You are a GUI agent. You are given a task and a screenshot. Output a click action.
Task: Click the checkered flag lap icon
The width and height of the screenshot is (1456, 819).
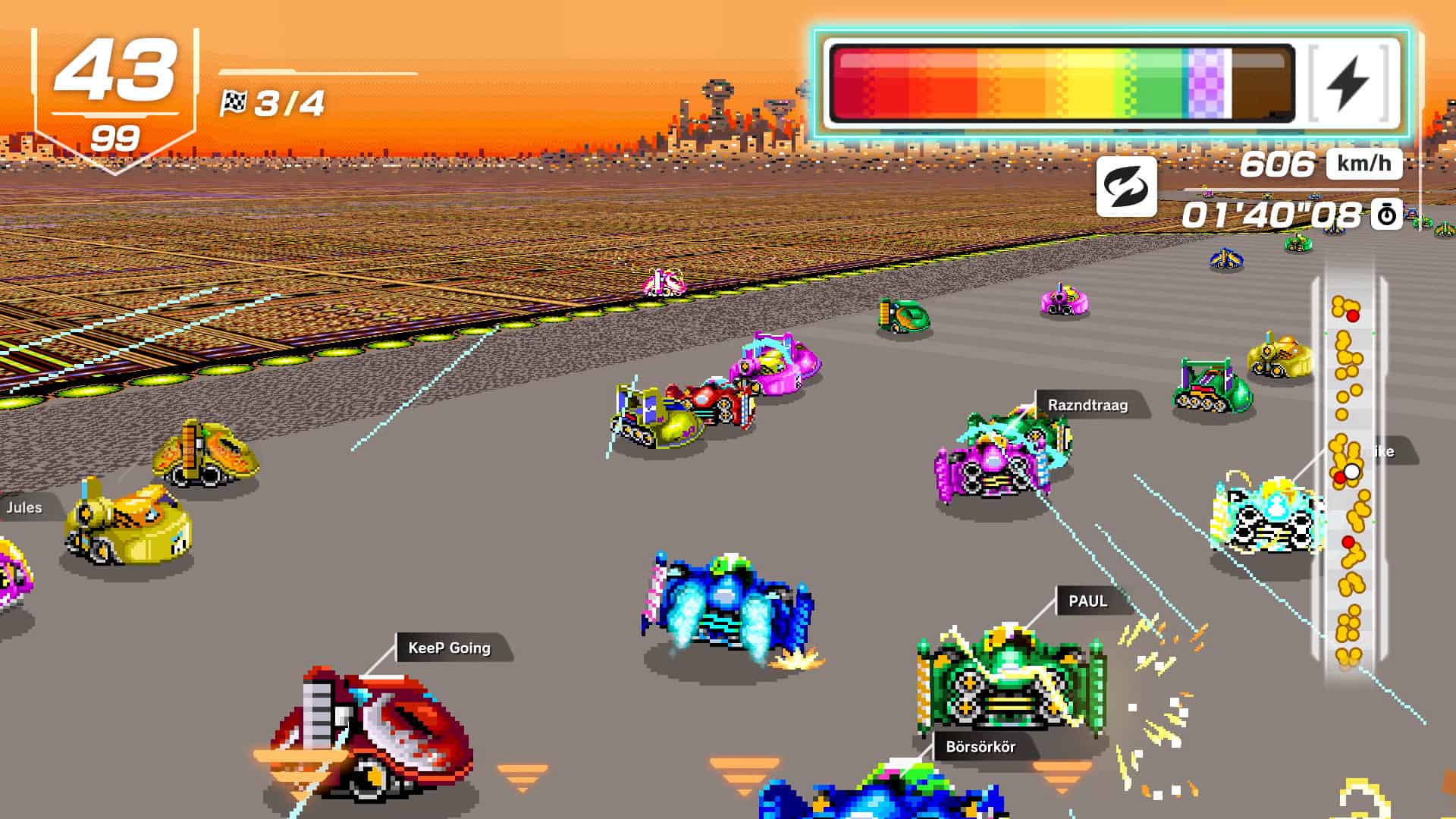[235, 99]
